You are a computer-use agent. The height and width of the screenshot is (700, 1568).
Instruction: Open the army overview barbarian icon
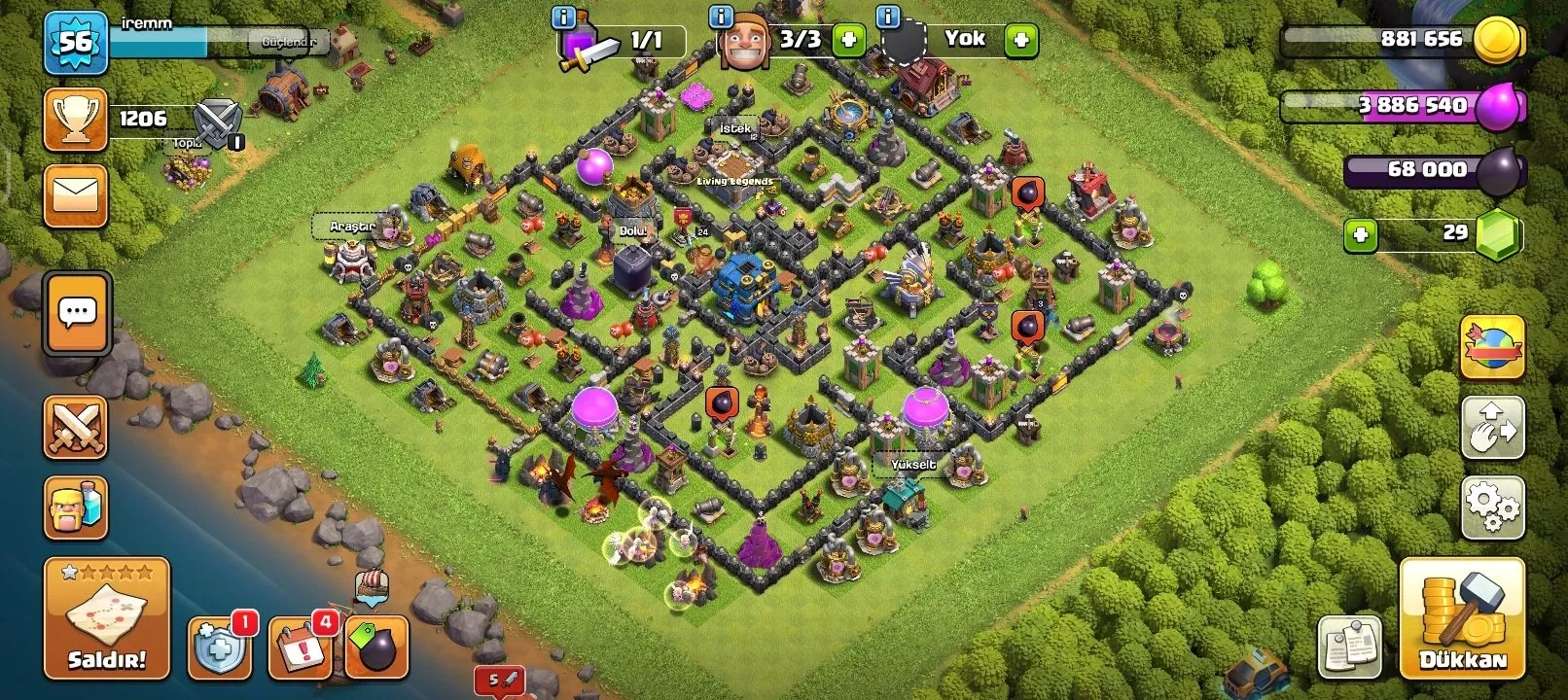click(x=76, y=507)
